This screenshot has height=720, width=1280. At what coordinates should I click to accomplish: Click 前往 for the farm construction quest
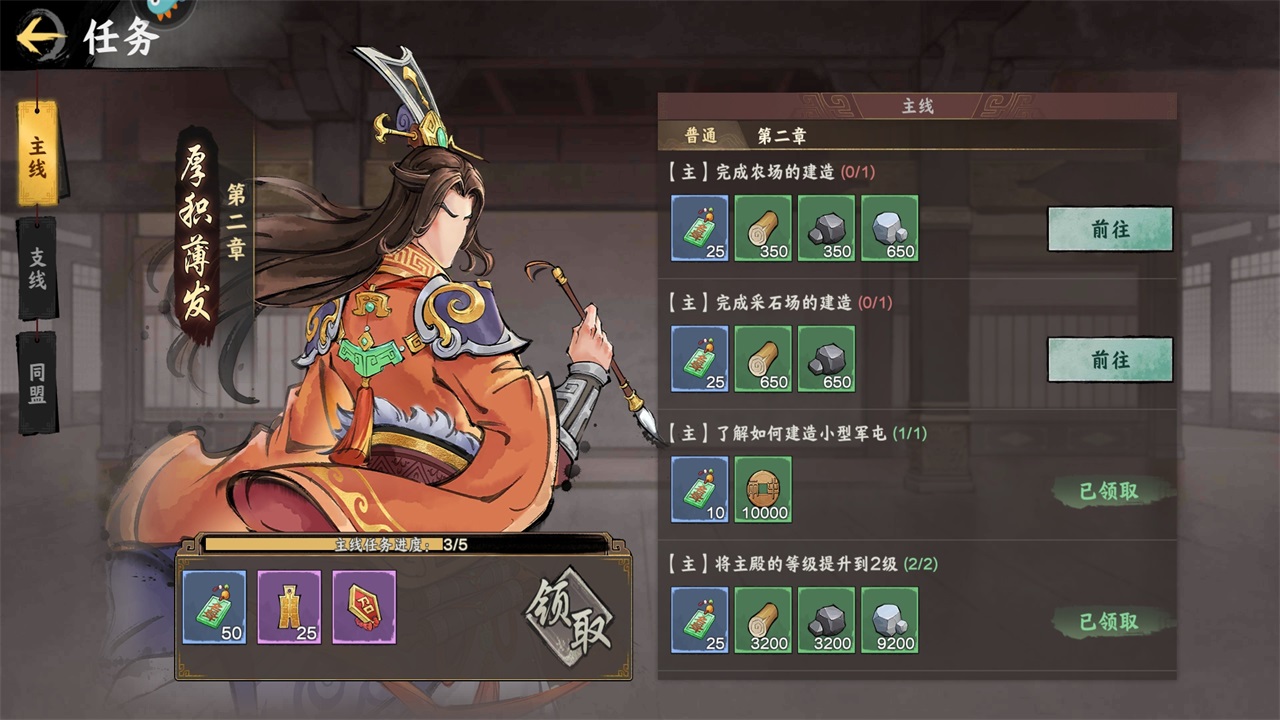coord(1109,229)
